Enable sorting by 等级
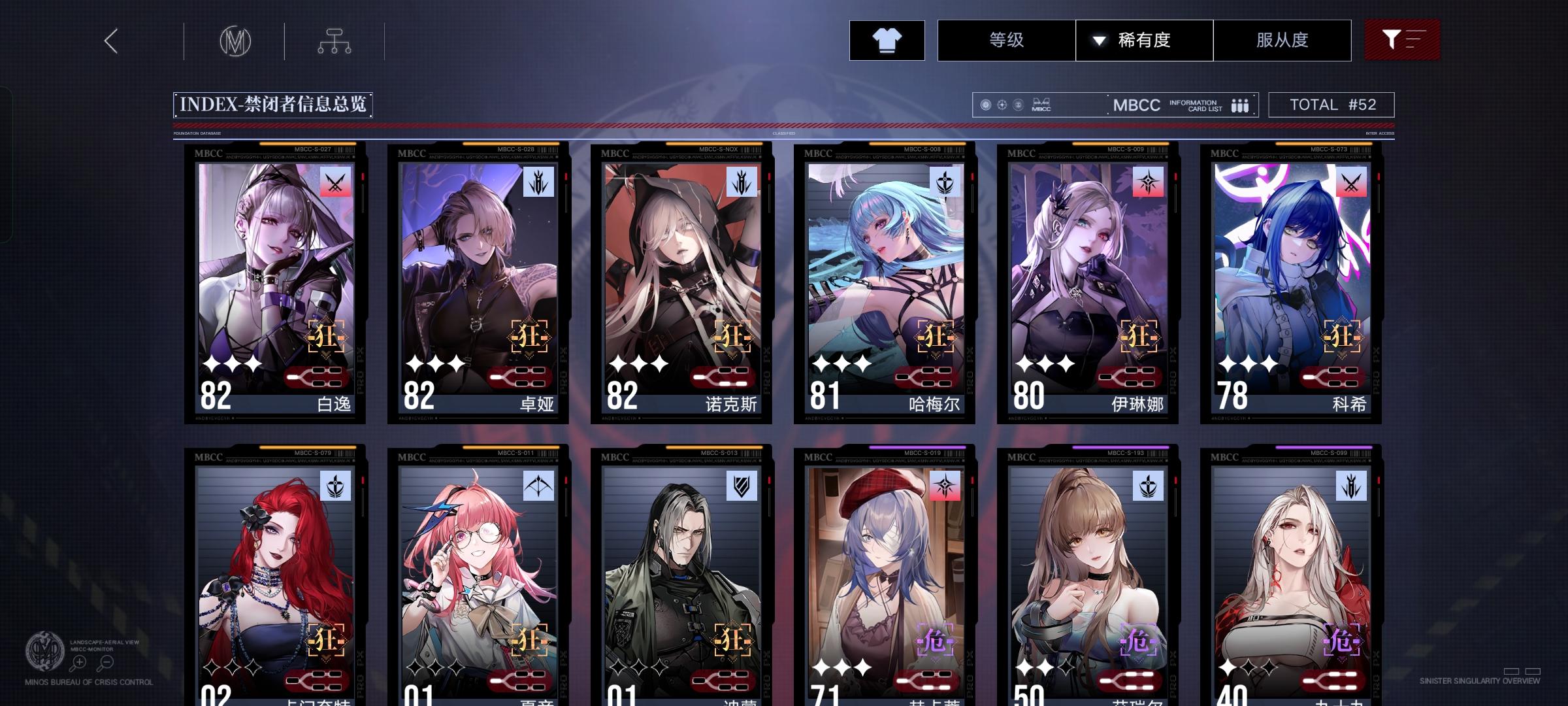The image size is (1568, 706). tap(1006, 40)
